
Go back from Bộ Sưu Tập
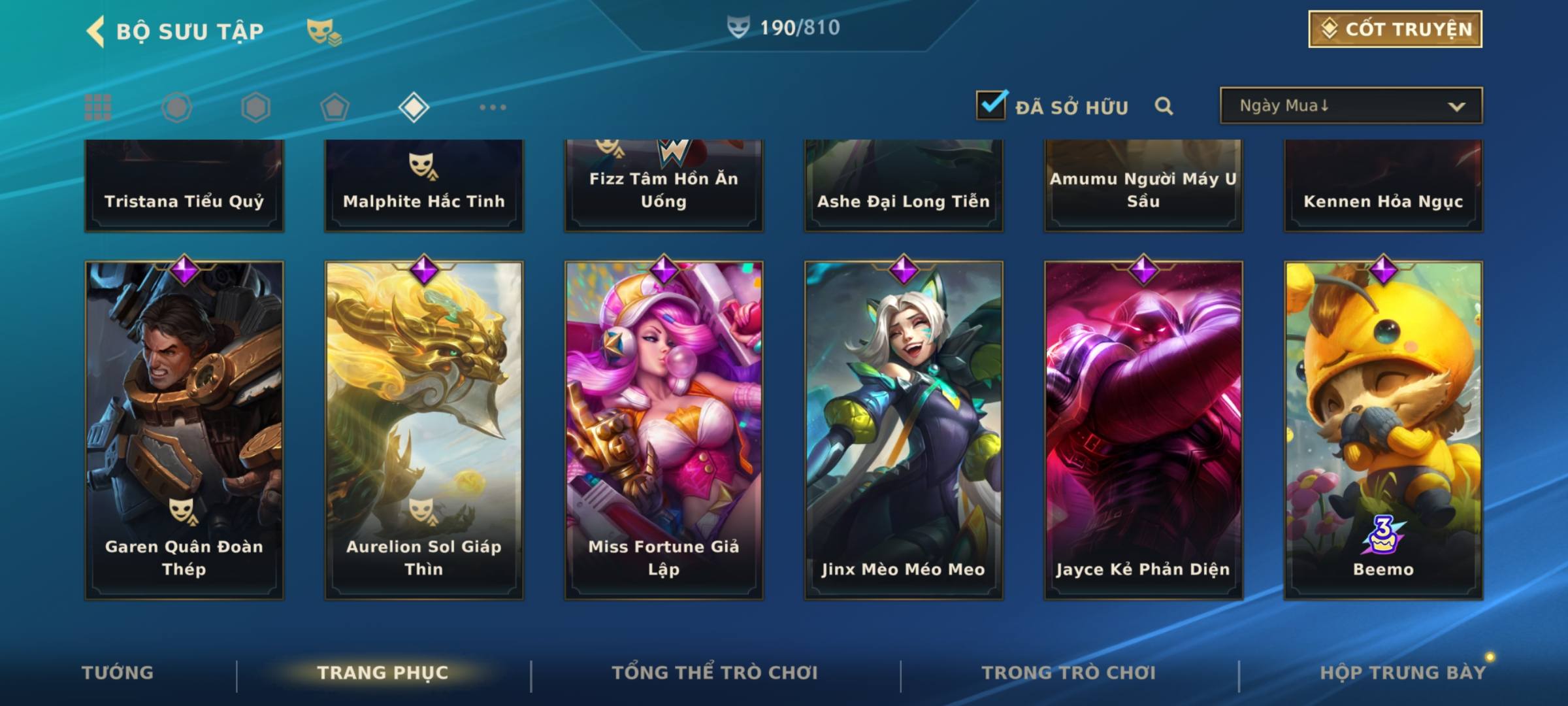[95, 31]
